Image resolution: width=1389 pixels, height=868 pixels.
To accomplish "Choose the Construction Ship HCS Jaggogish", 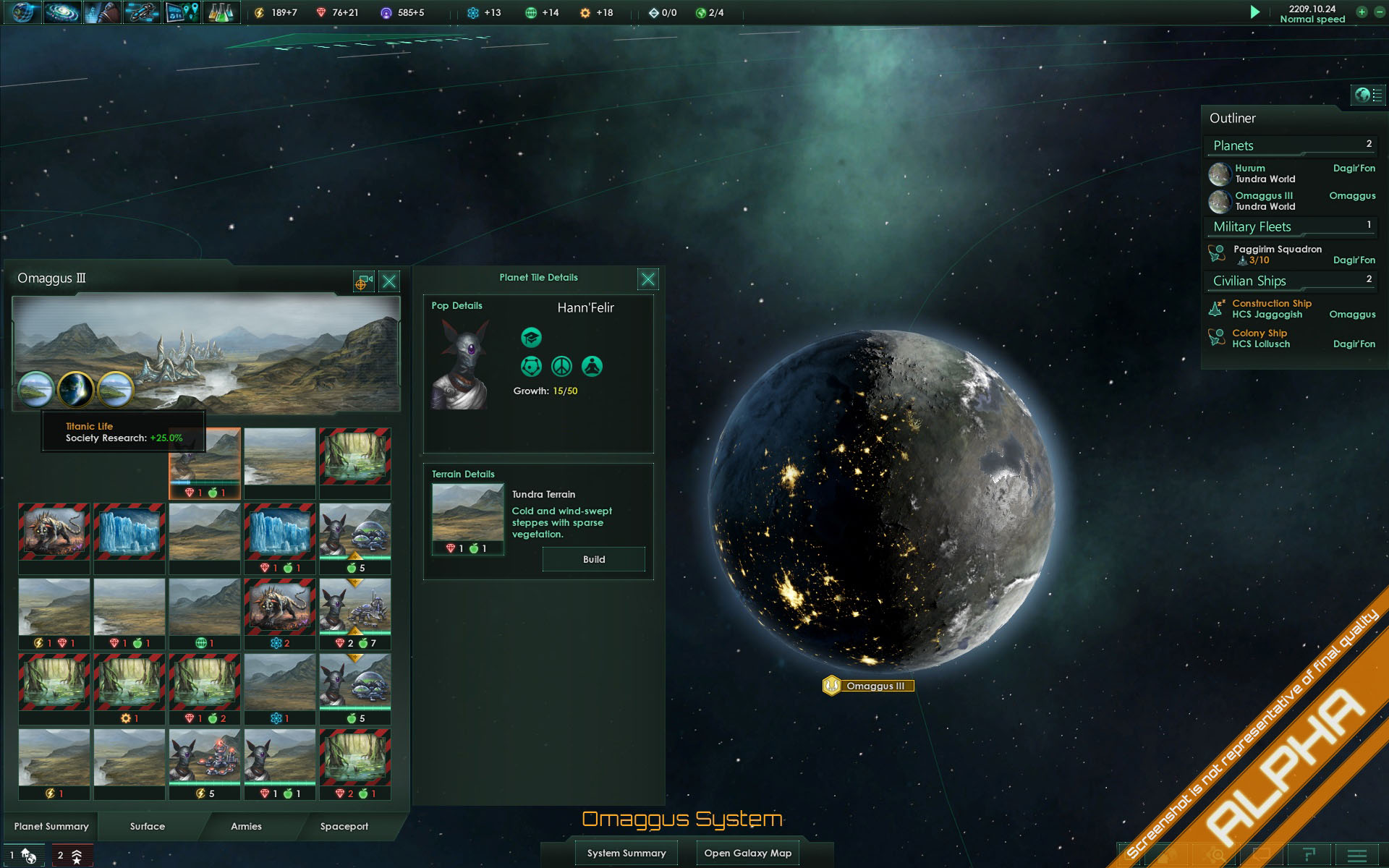I will tap(1271, 309).
